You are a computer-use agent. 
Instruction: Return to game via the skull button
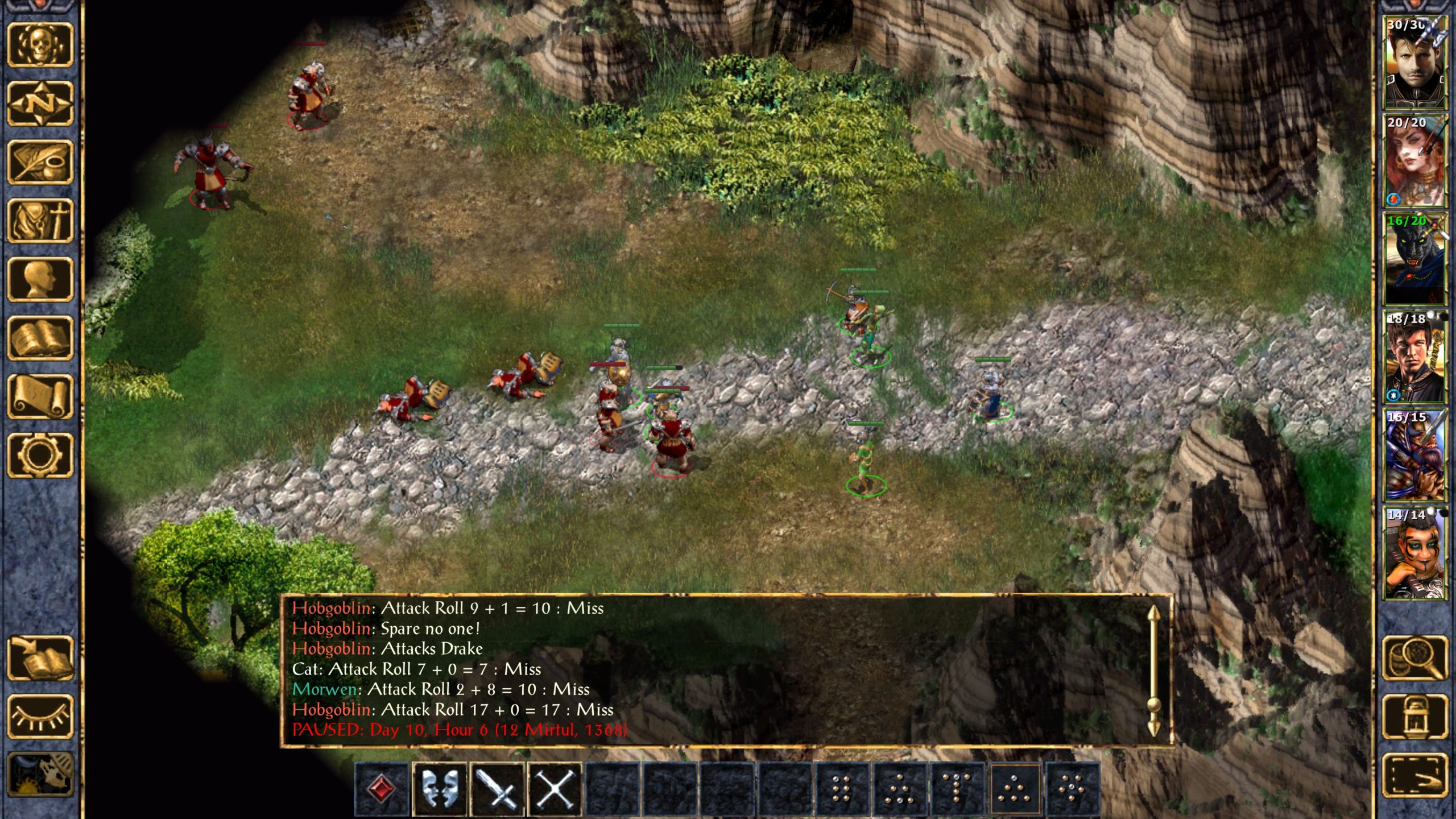point(40,44)
